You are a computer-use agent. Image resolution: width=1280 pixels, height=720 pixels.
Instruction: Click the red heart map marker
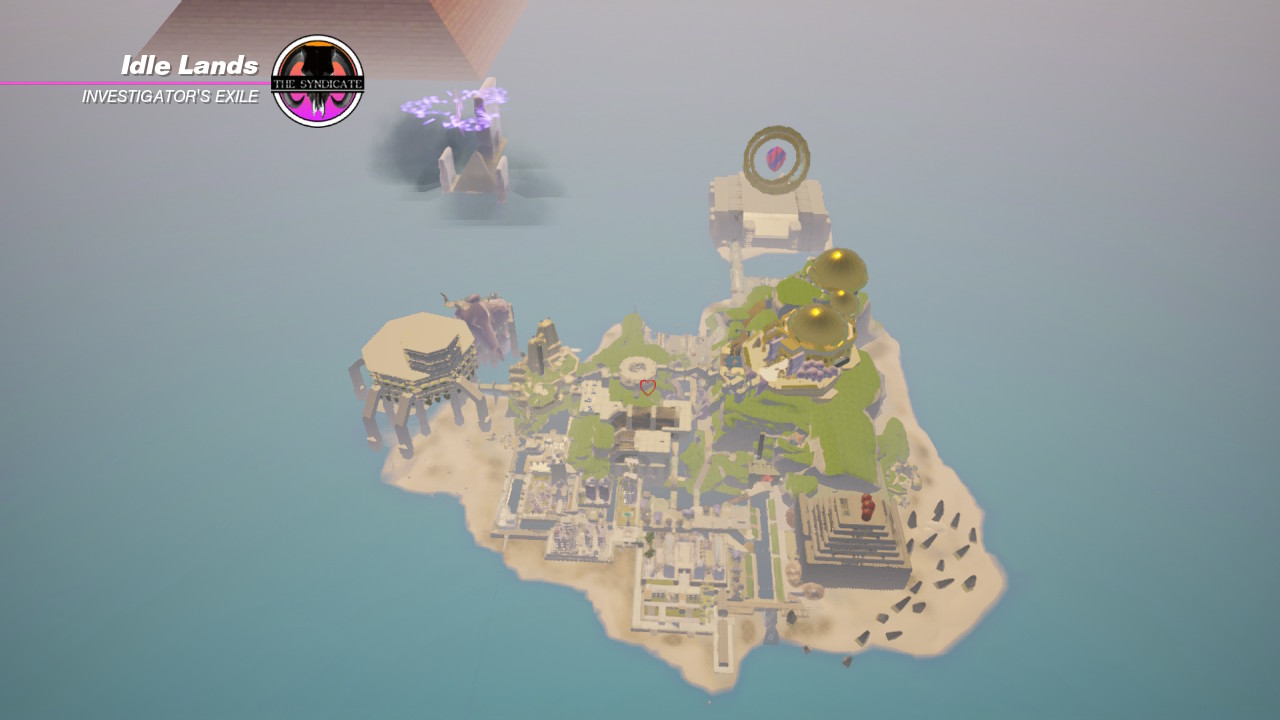point(647,387)
